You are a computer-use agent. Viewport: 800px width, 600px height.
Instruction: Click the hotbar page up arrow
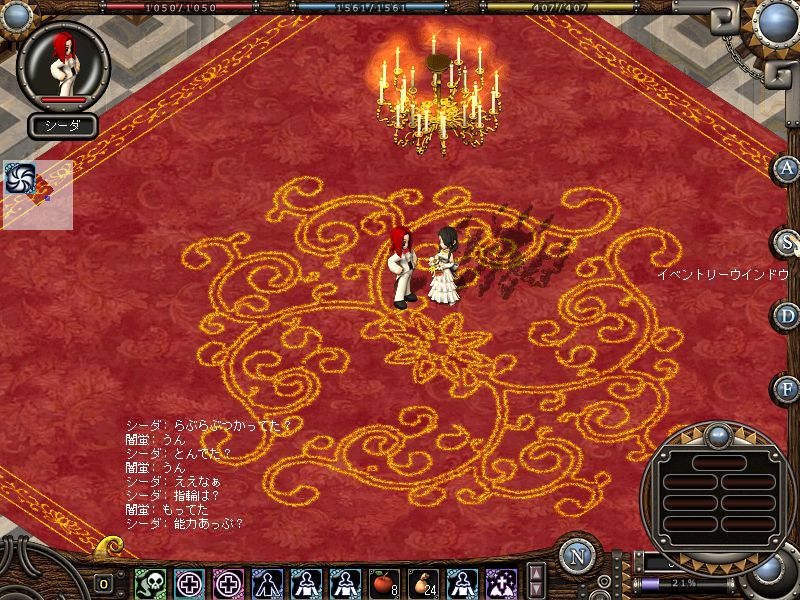pyautogui.click(x=536, y=573)
